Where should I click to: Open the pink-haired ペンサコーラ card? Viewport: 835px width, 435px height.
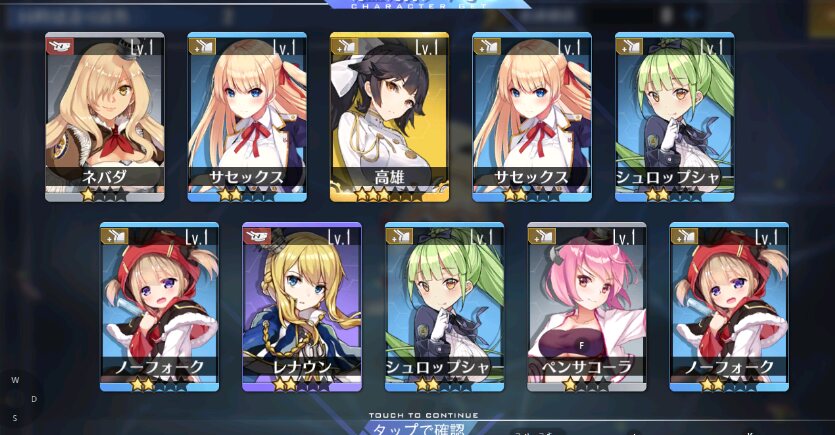click(x=586, y=306)
